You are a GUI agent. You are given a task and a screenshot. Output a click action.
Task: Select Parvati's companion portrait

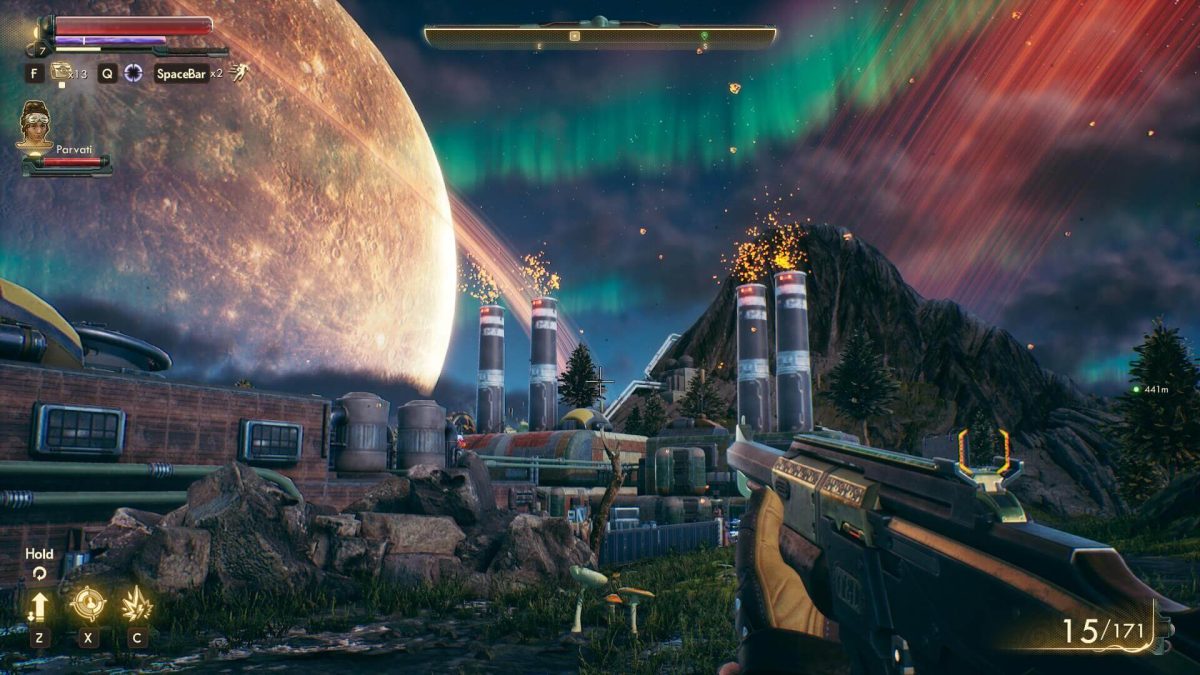point(34,125)
